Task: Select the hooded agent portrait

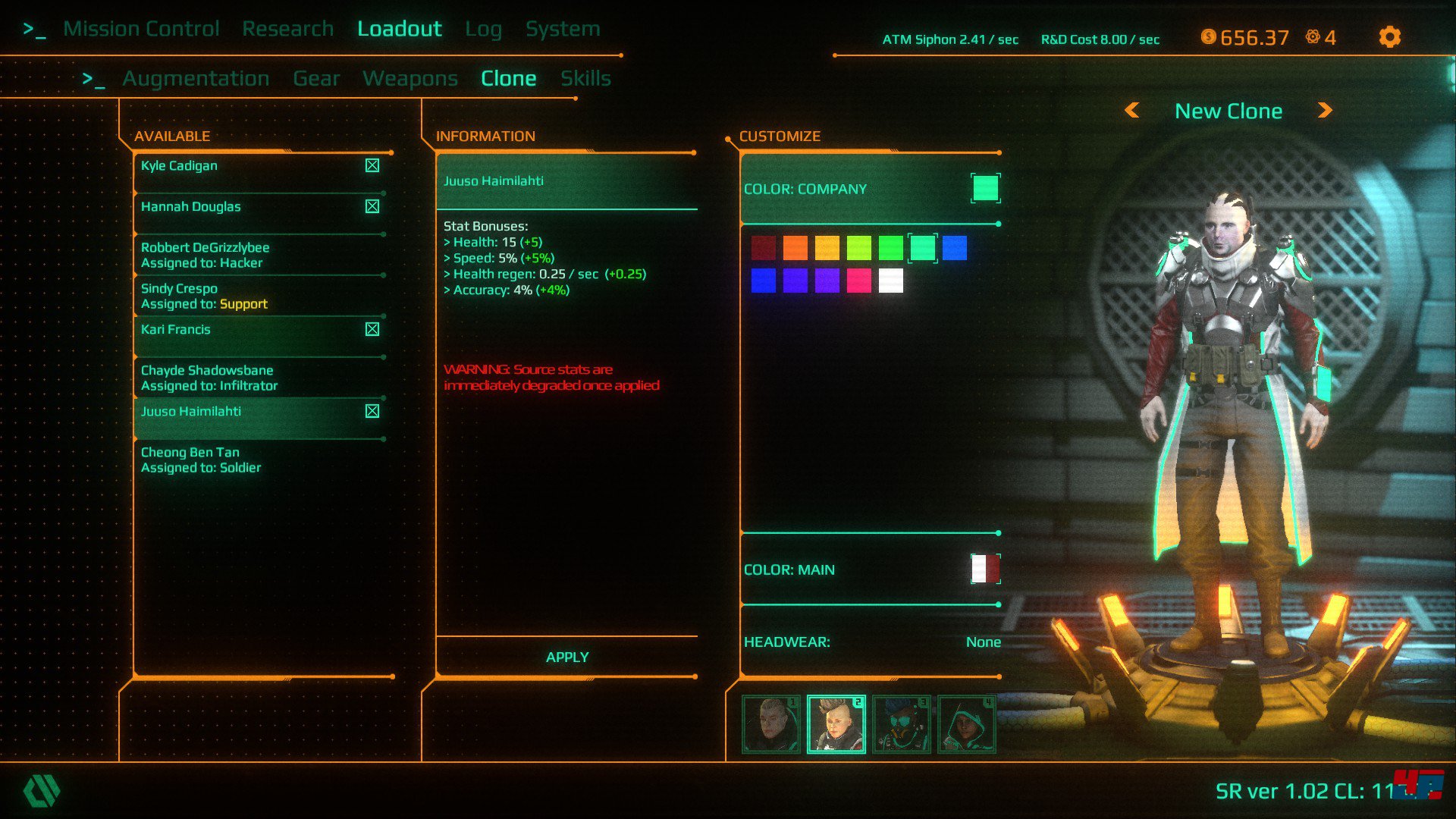Action: (x=966, y=724)
